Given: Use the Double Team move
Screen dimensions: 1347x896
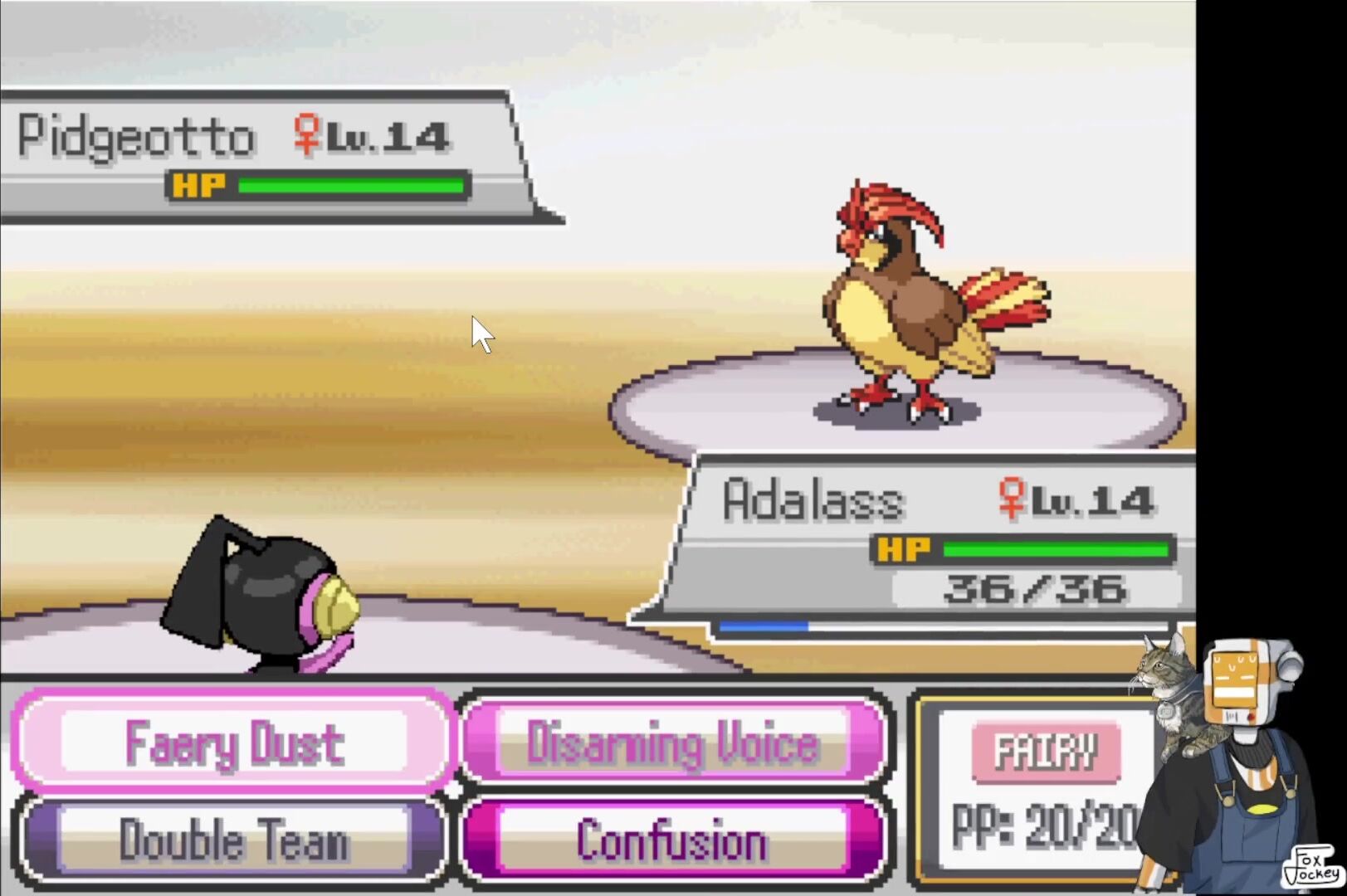Looking at the screenshot, I should coord(234,840).
